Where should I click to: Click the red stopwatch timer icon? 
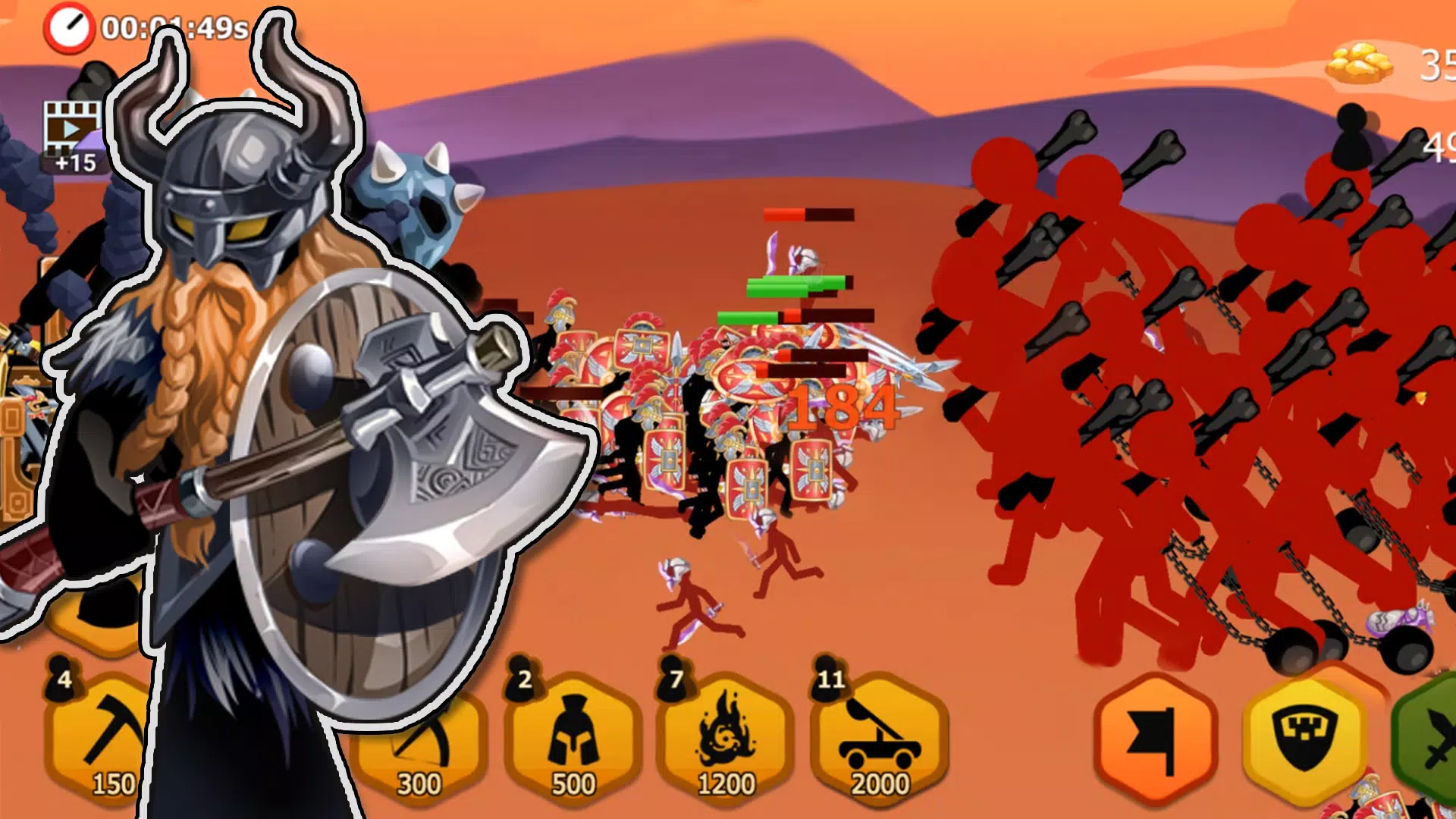(71, 27)
